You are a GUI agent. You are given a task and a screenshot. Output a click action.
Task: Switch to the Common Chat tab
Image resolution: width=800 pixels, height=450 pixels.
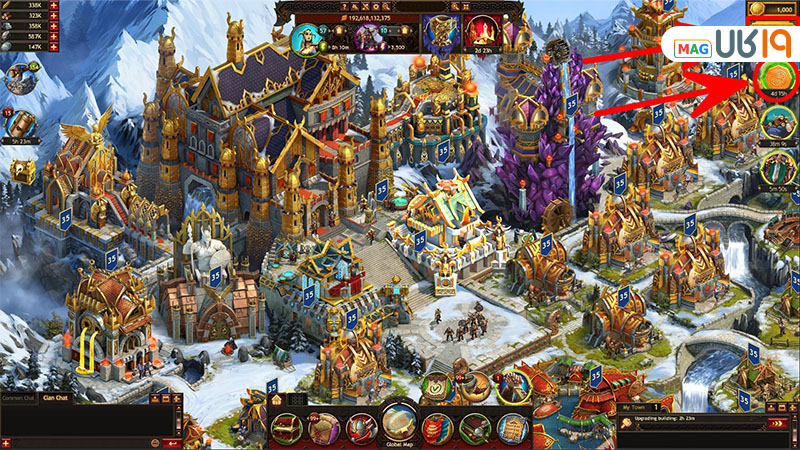point(19,398)
